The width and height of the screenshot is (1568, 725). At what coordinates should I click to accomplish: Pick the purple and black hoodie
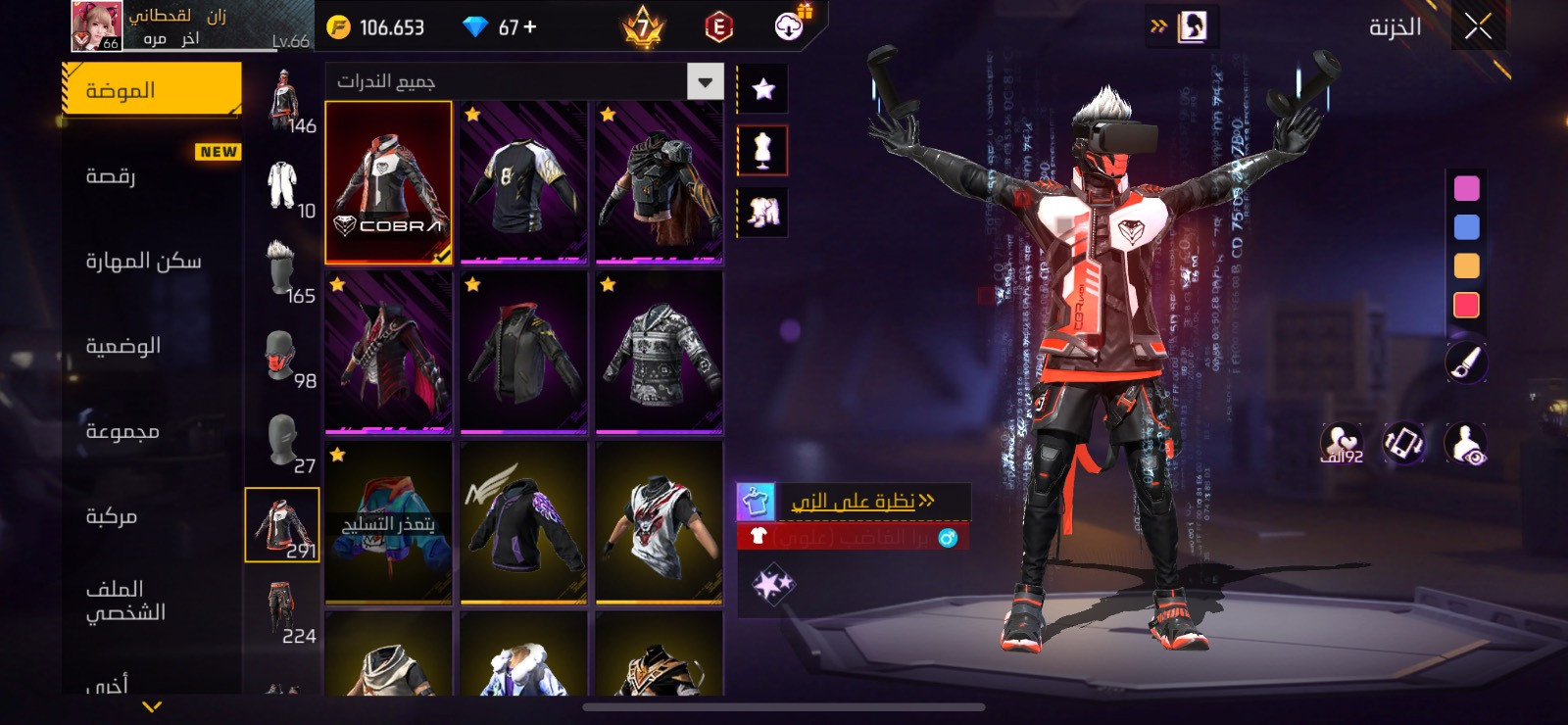point(523,522)
